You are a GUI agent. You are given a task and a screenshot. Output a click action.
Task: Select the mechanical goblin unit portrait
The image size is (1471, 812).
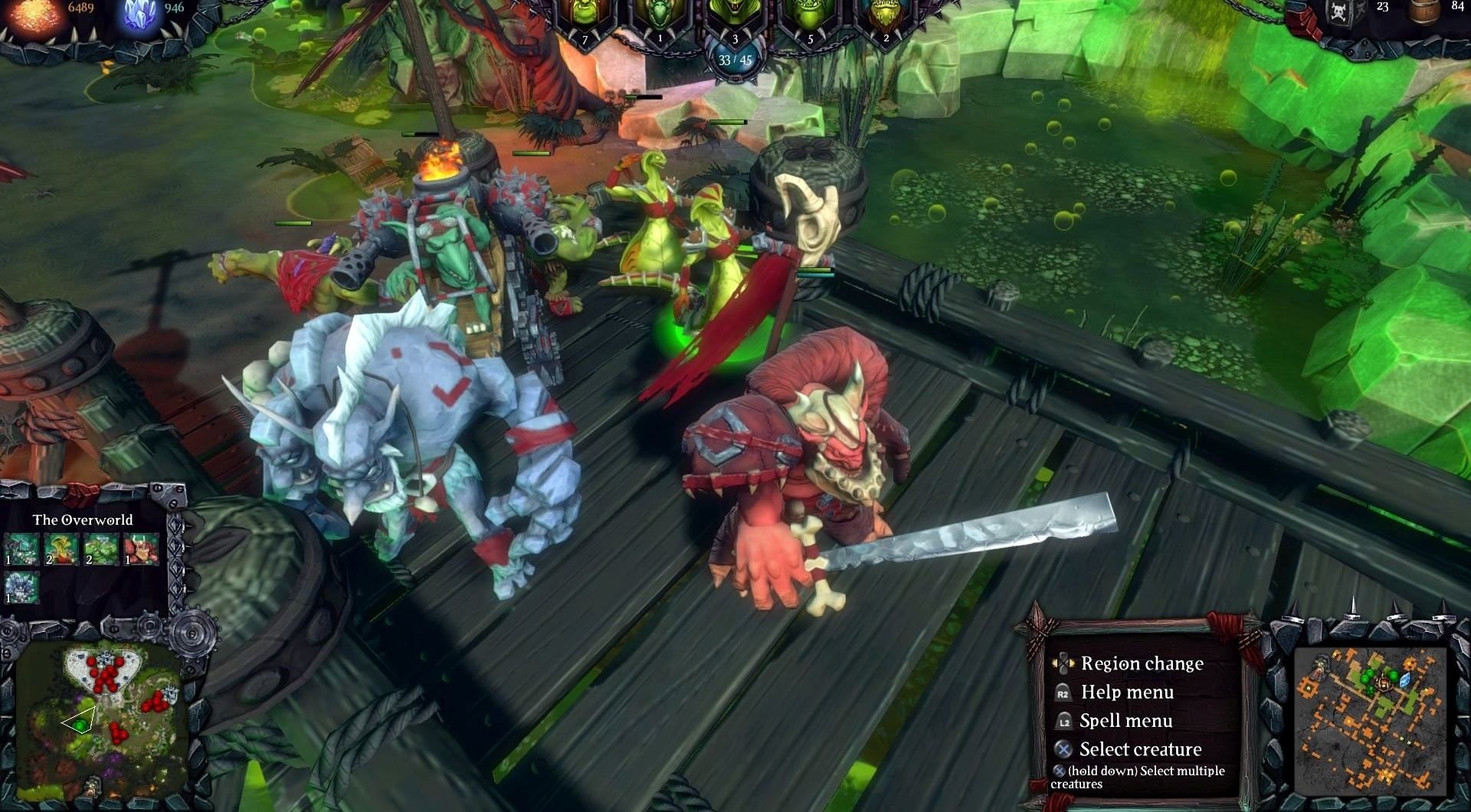(x=21, y=549)
